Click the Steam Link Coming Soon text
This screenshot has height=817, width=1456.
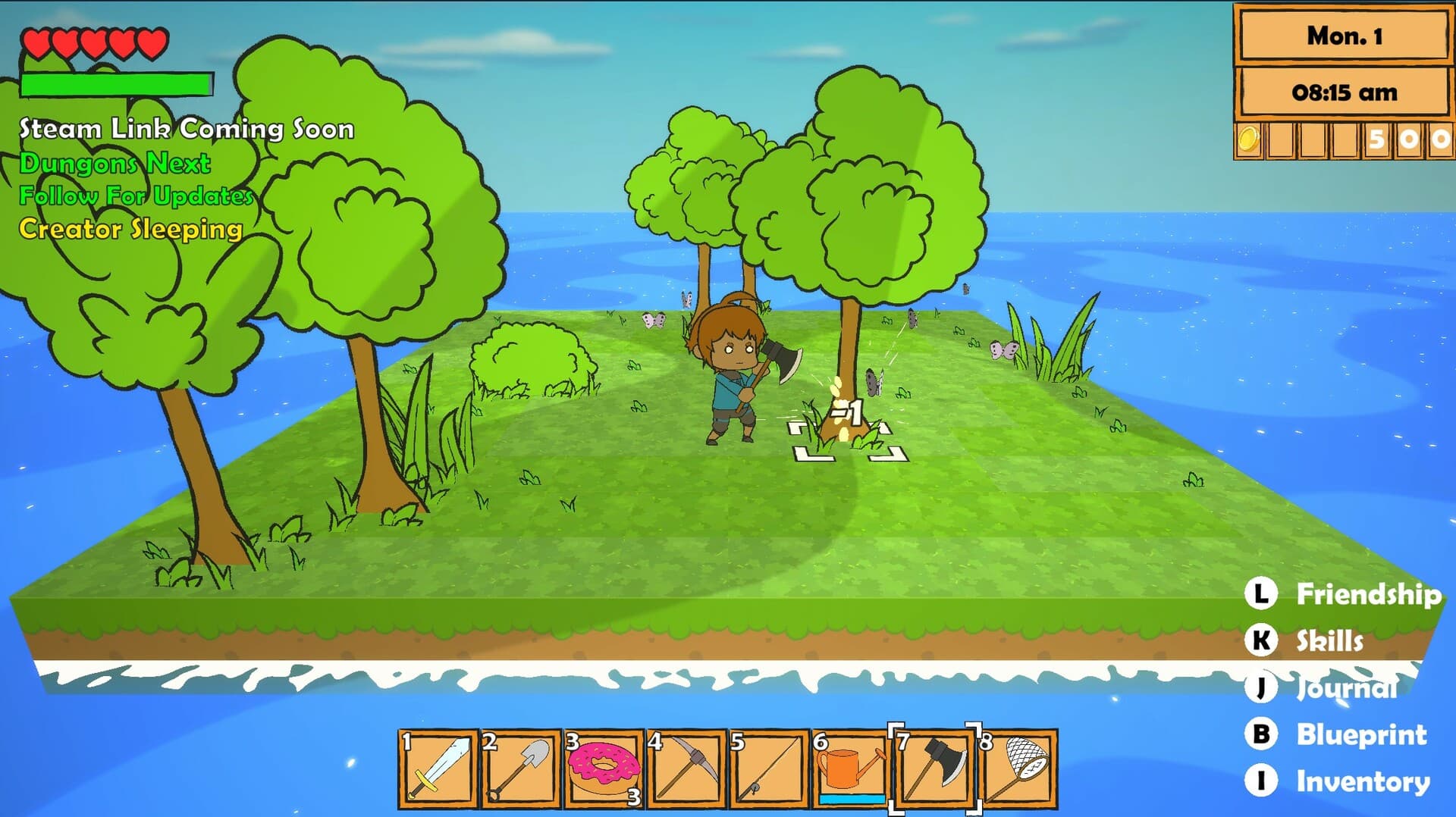[186, 129]
